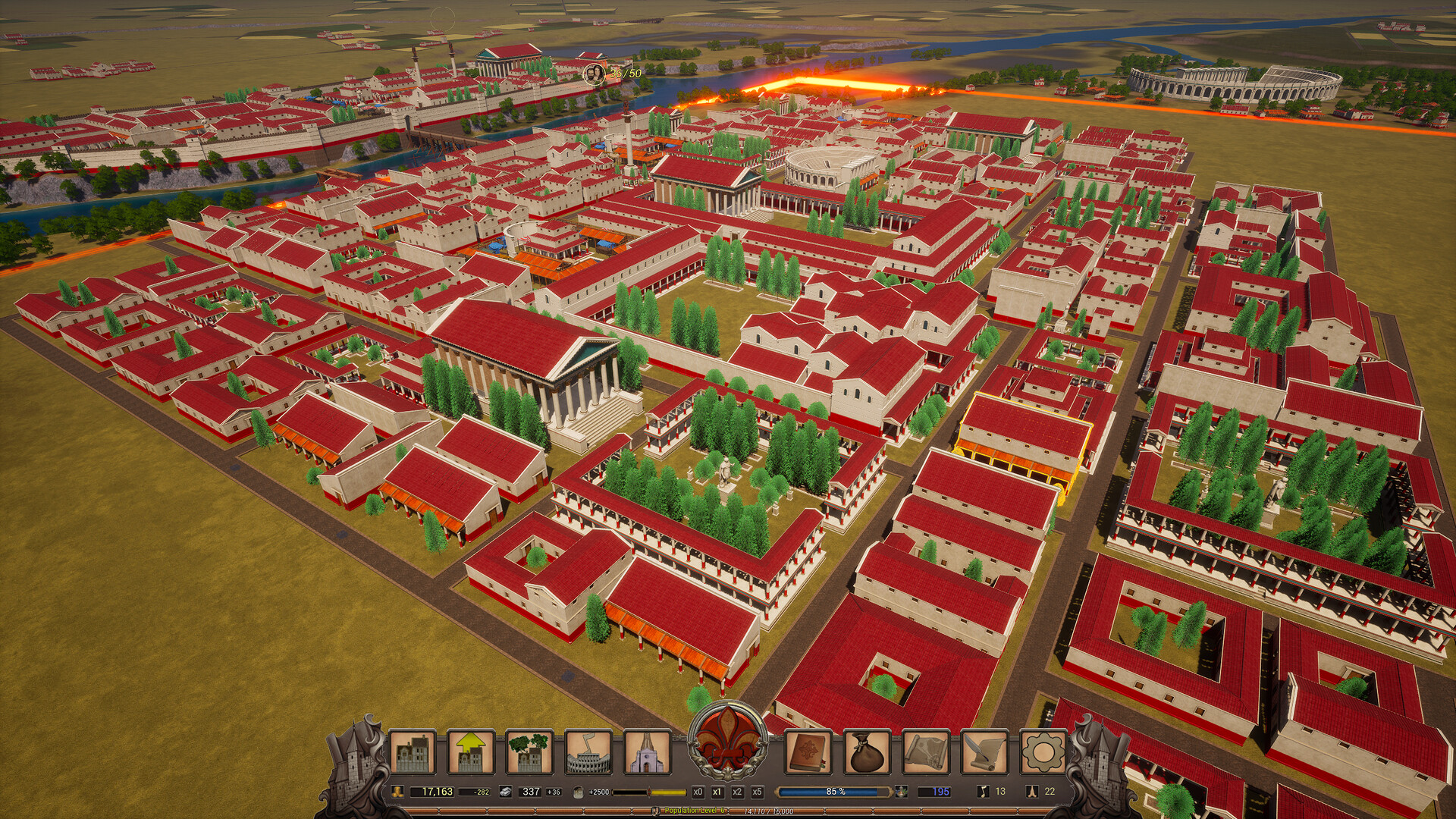The width and height of the screenshot is (1456, 819).
Task: Select the upgrade buildings yellow arrow tool
Action: click(471, 752)
